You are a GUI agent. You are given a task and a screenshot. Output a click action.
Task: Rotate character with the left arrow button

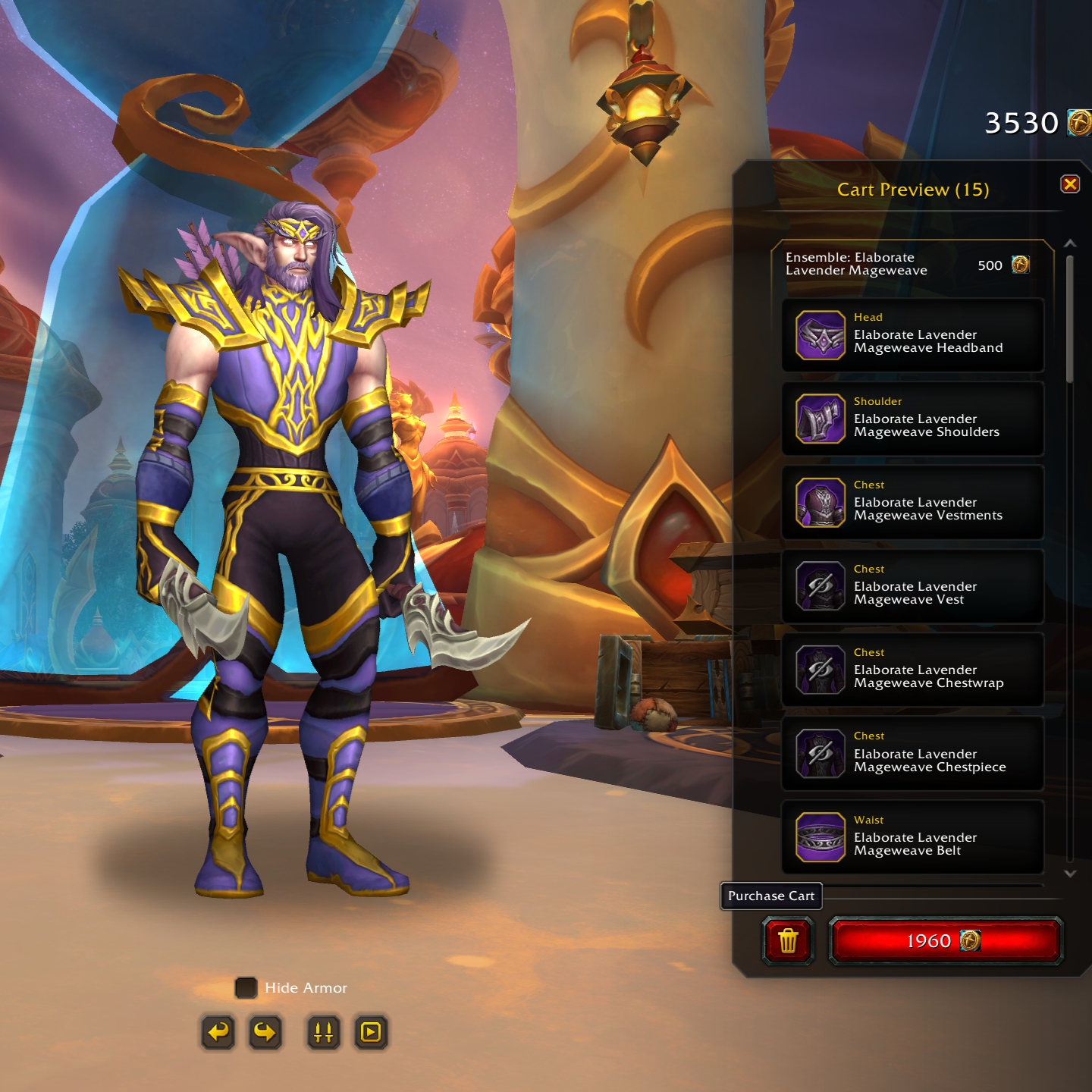[218, 1032]
